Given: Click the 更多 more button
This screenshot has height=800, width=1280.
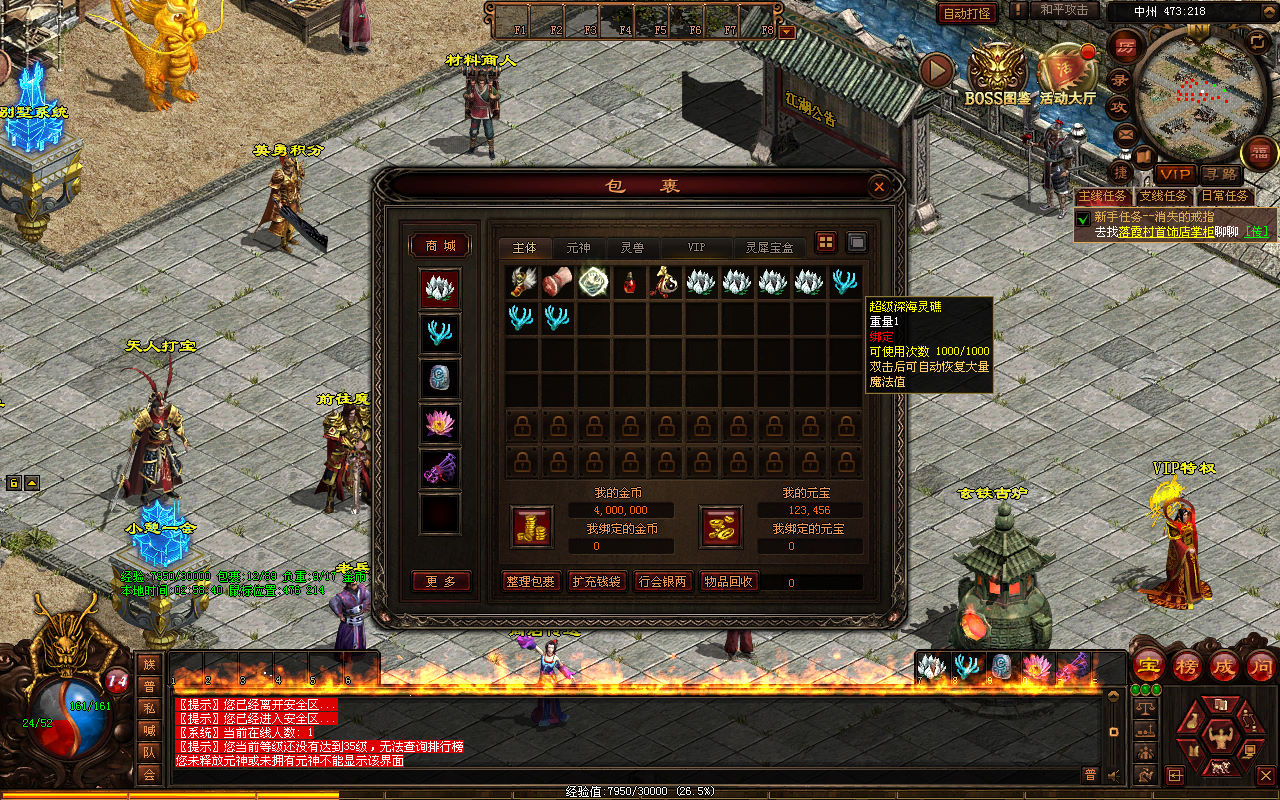Looking at the screenshot, I should click(441, 581).
